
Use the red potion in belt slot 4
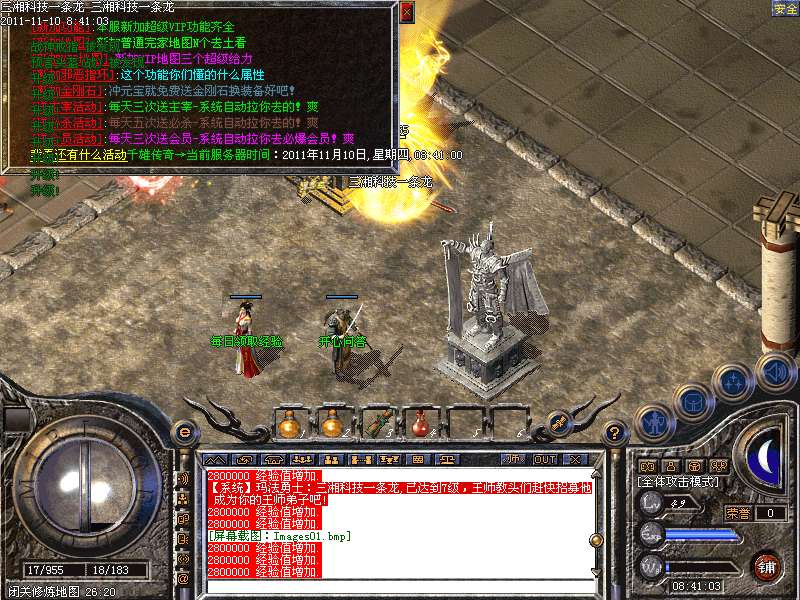click(x=420, y=424)
